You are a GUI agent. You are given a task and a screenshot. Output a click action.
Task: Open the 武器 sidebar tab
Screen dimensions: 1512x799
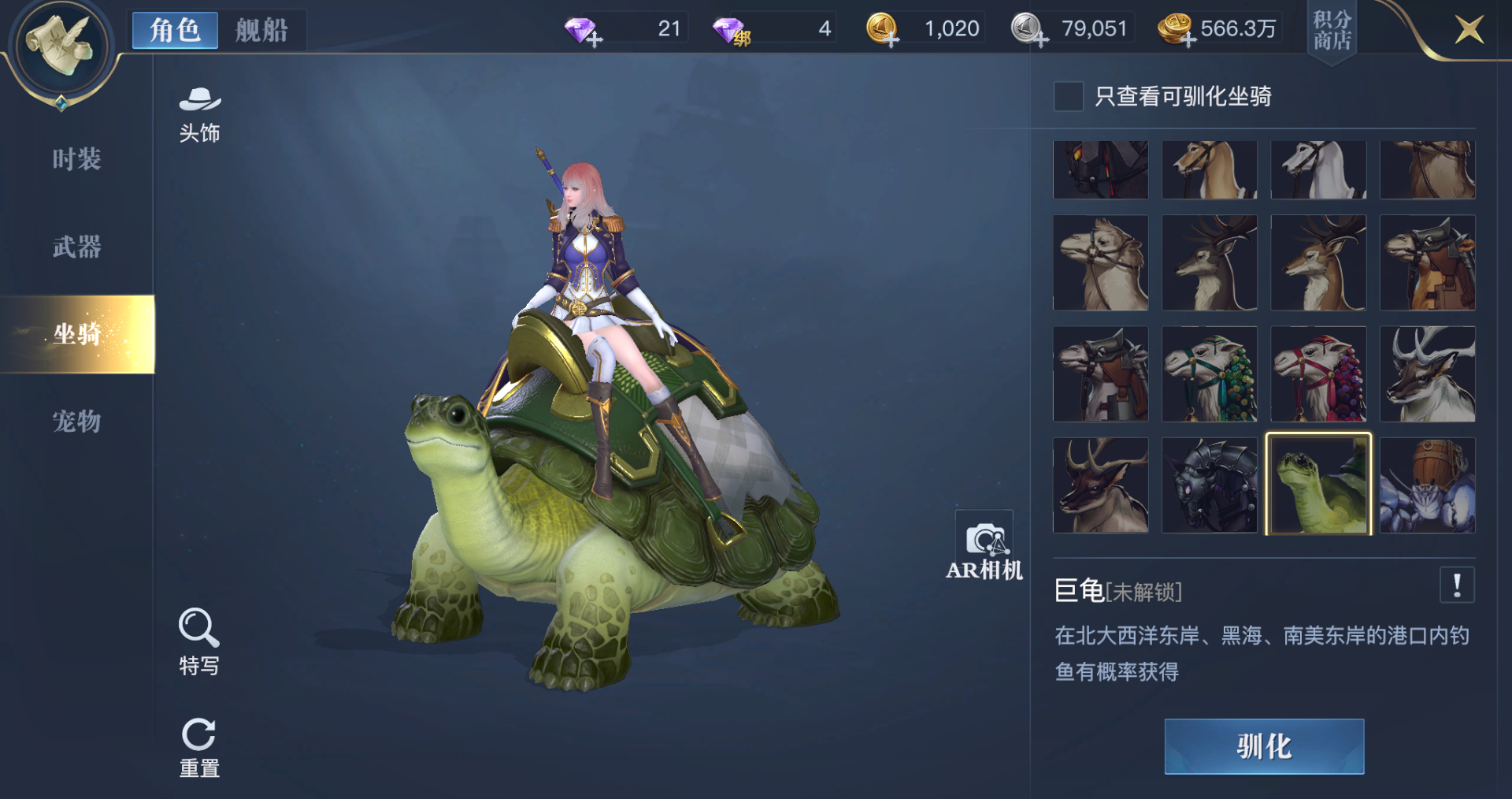75,247
